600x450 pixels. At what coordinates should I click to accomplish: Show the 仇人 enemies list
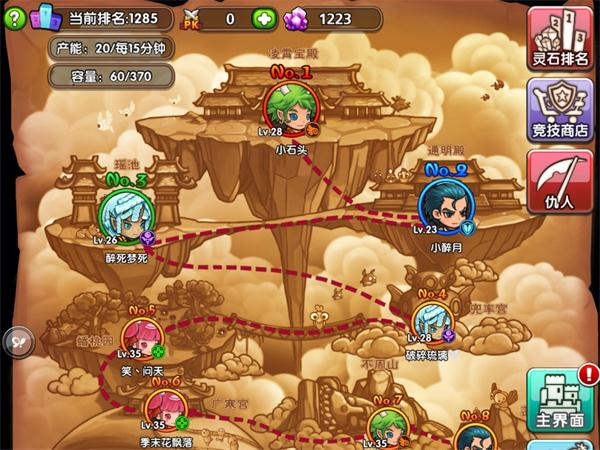tap(559, 181)
